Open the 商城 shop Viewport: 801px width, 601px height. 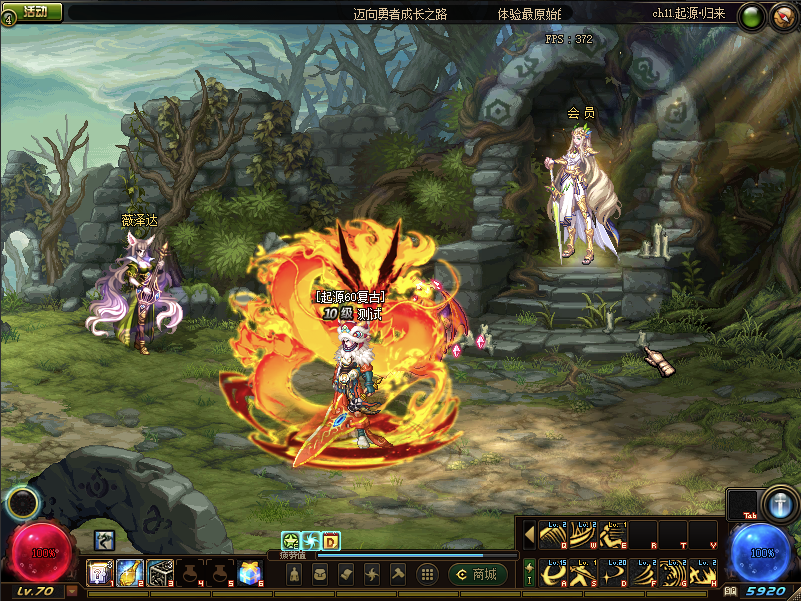(x=477, y=574)
